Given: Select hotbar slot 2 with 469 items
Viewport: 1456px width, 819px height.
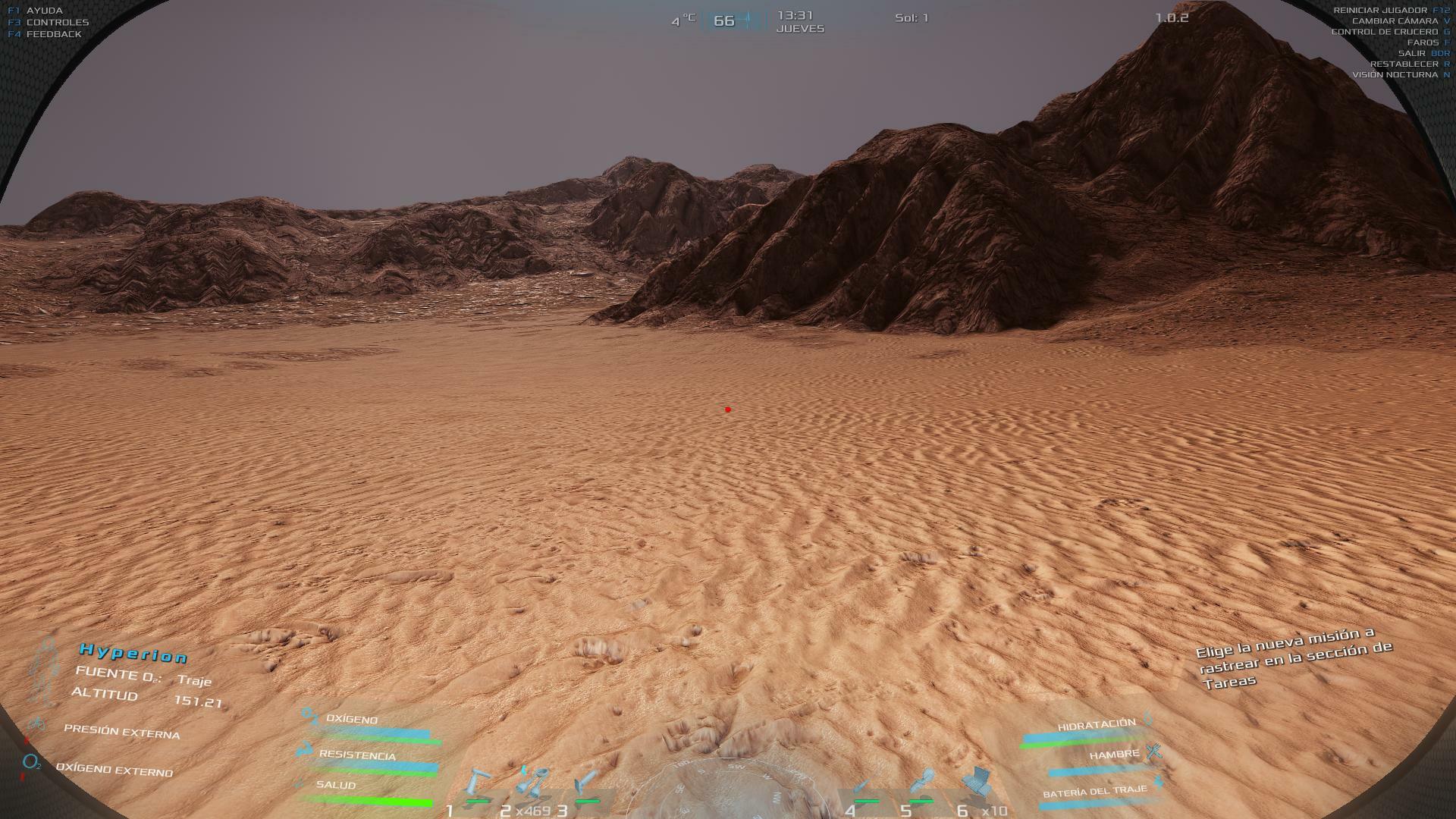Looking at the screenshot, I should 532,783.
